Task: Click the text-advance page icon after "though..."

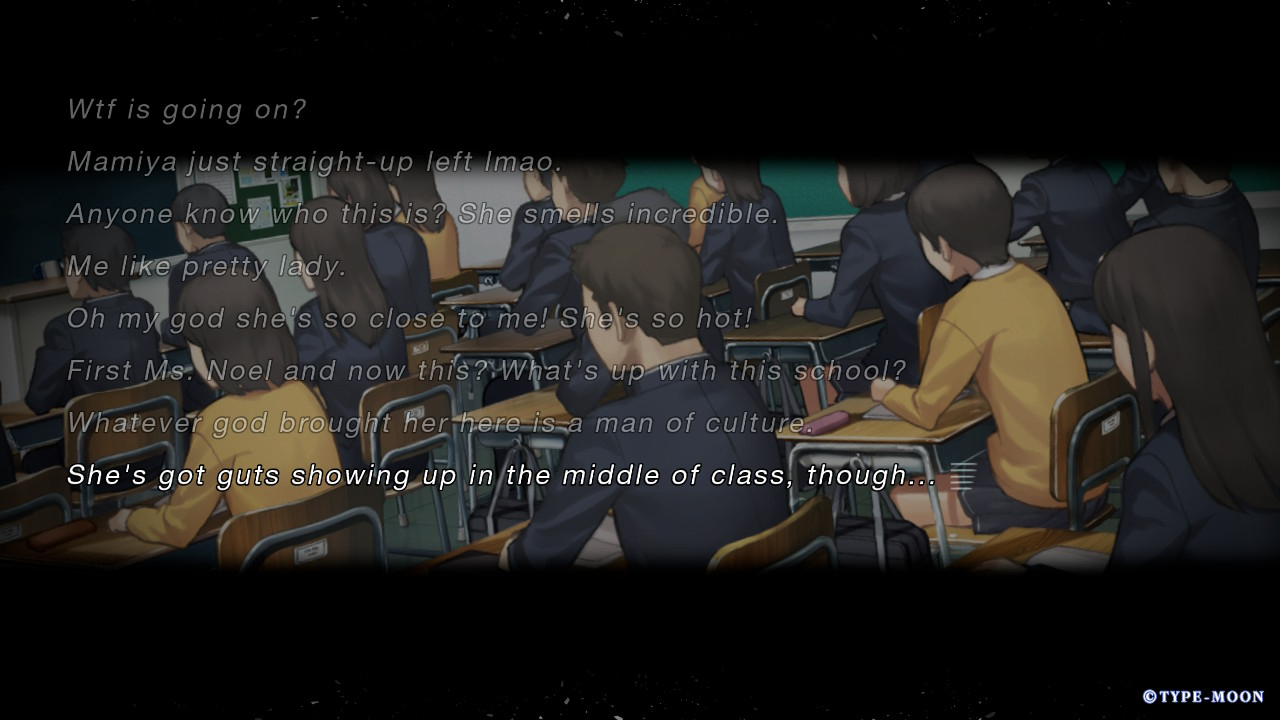Action: point(962,476)
